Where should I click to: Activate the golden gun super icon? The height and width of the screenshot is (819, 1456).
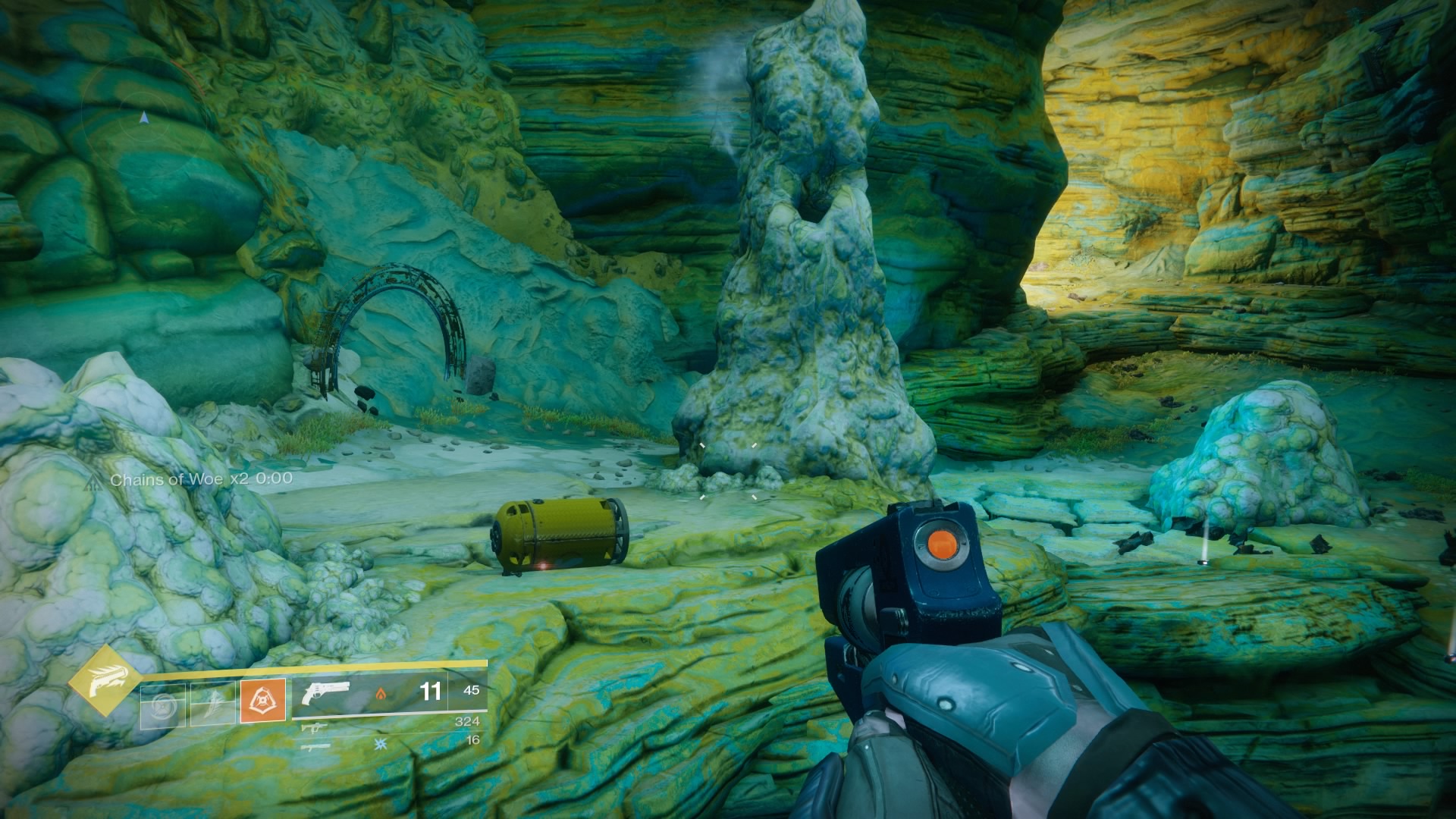coord(102,681)
